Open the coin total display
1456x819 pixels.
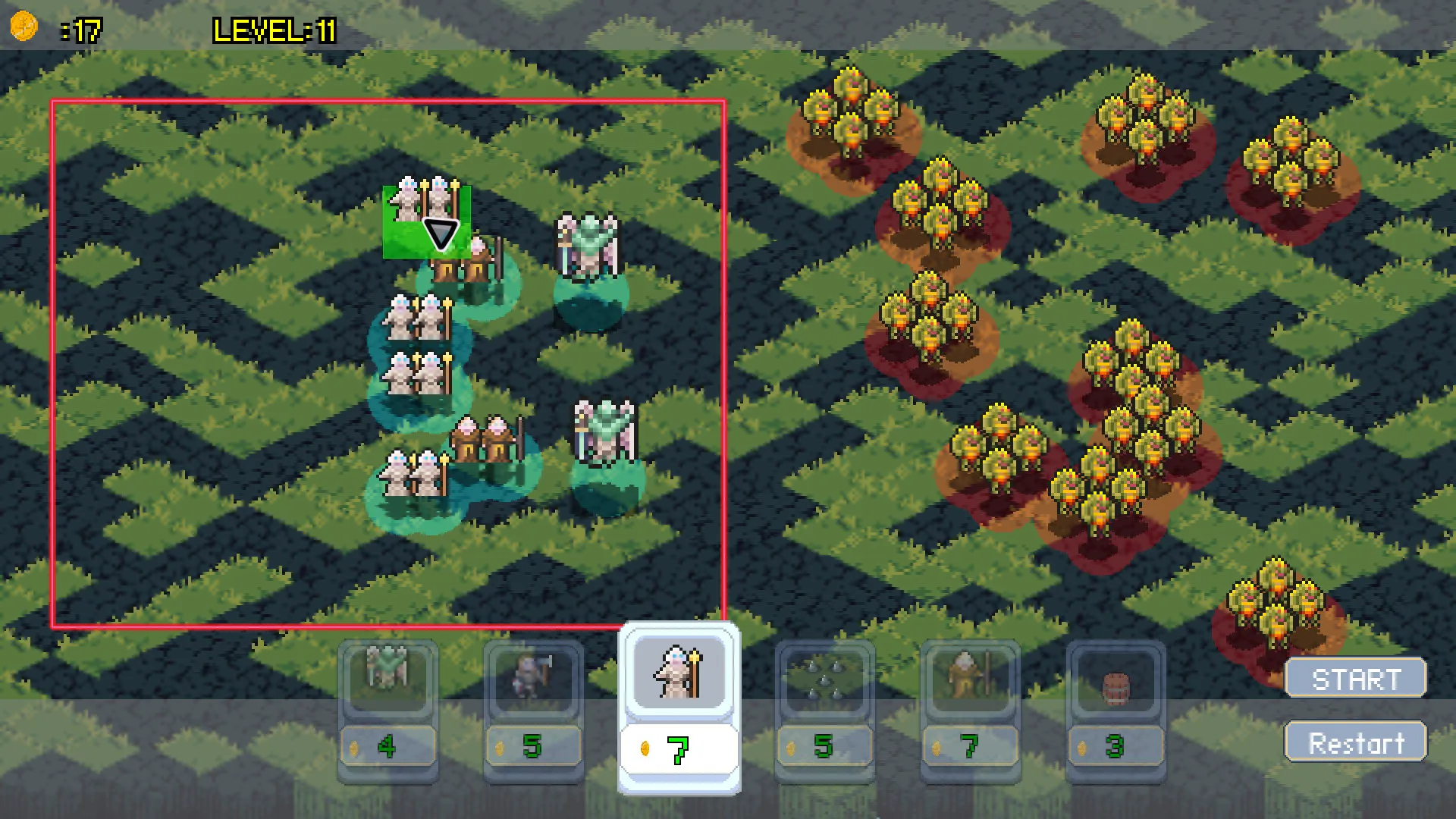coord(76,30)
